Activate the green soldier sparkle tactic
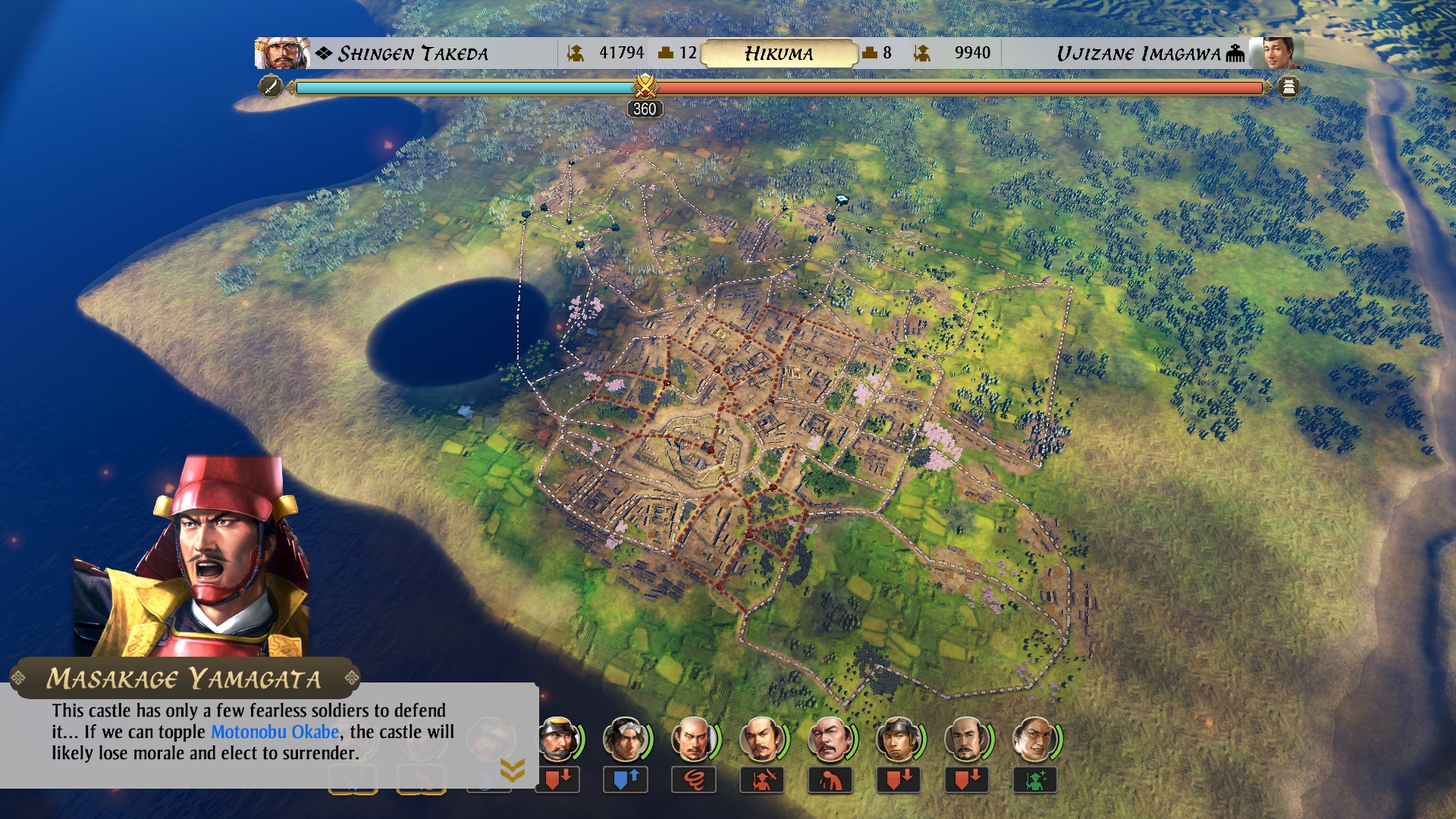 click(1035, 780)
